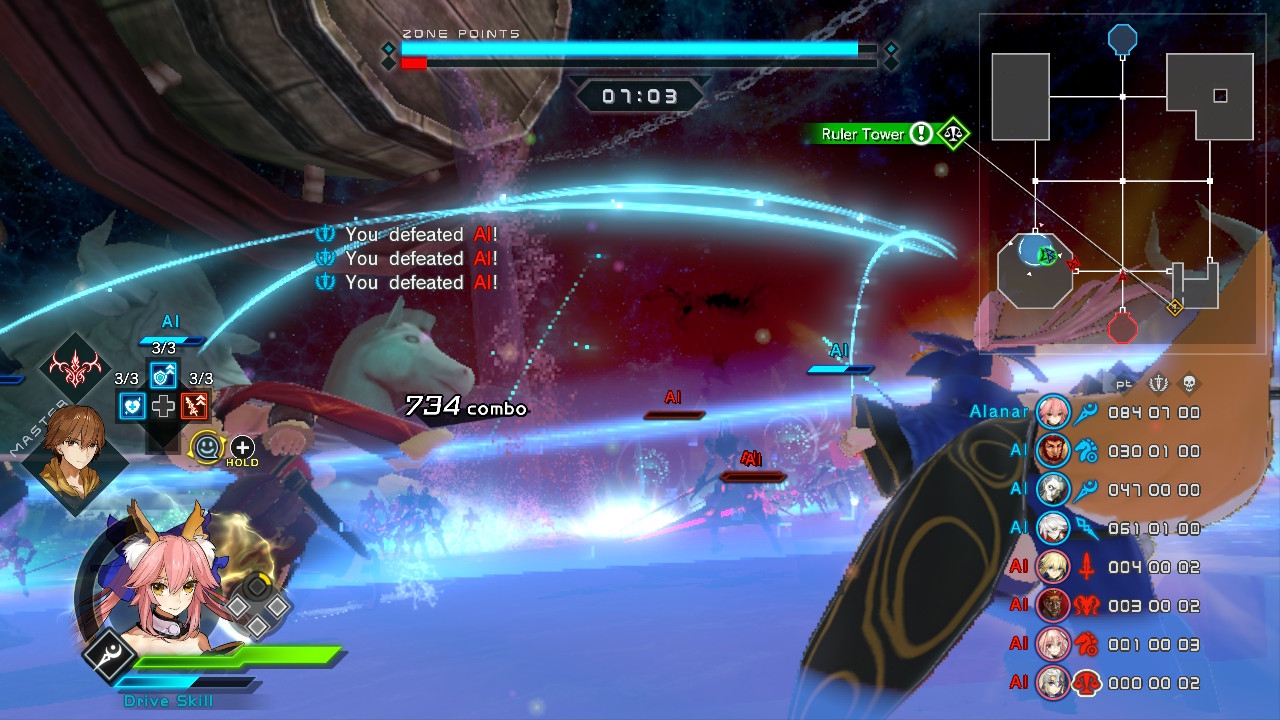Select the four-diamond skill palette
Viewport: 1280px width, 720px height.
tap(257, 607)
